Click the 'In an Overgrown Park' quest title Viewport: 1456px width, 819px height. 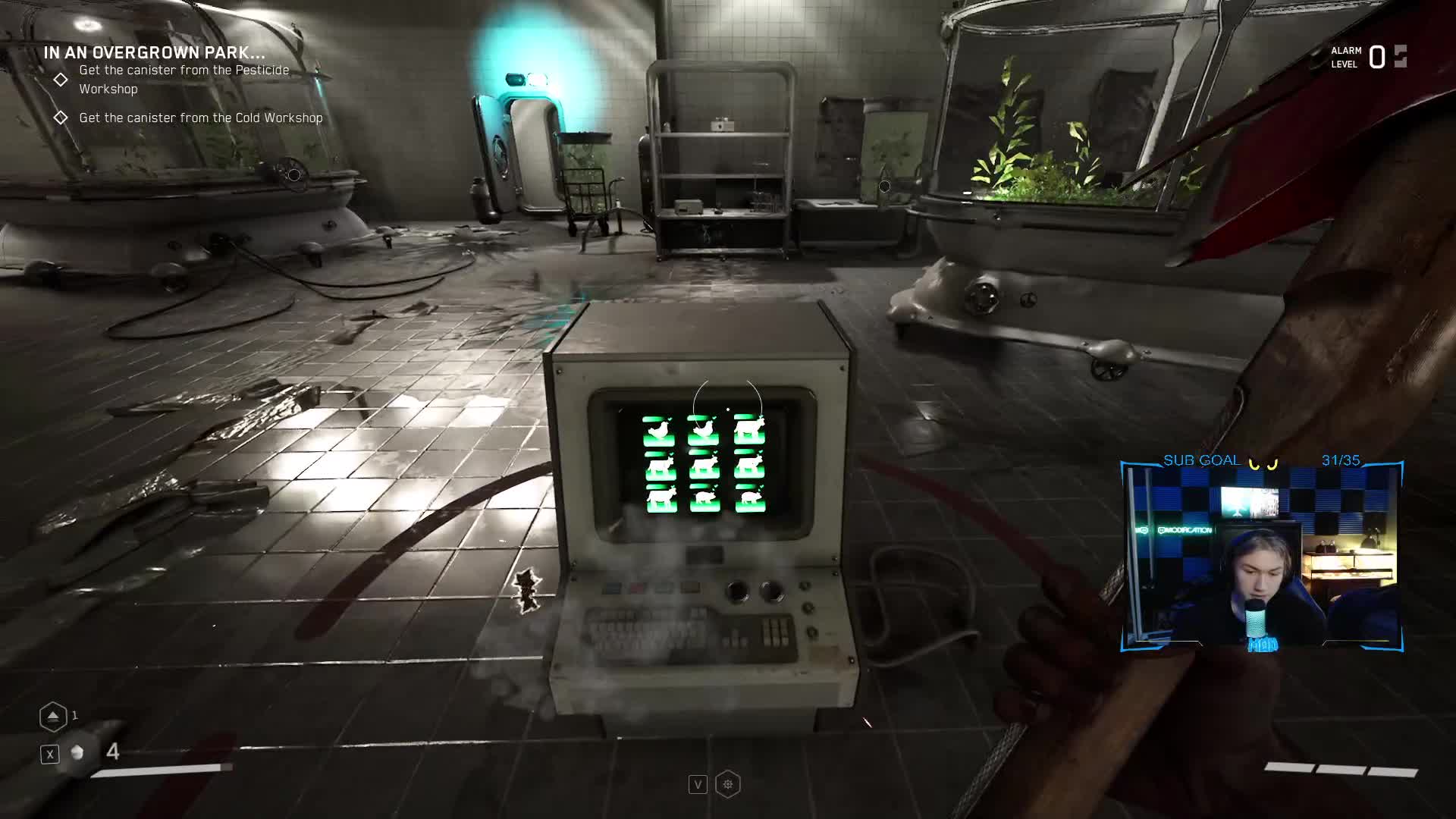pos(154,52)
